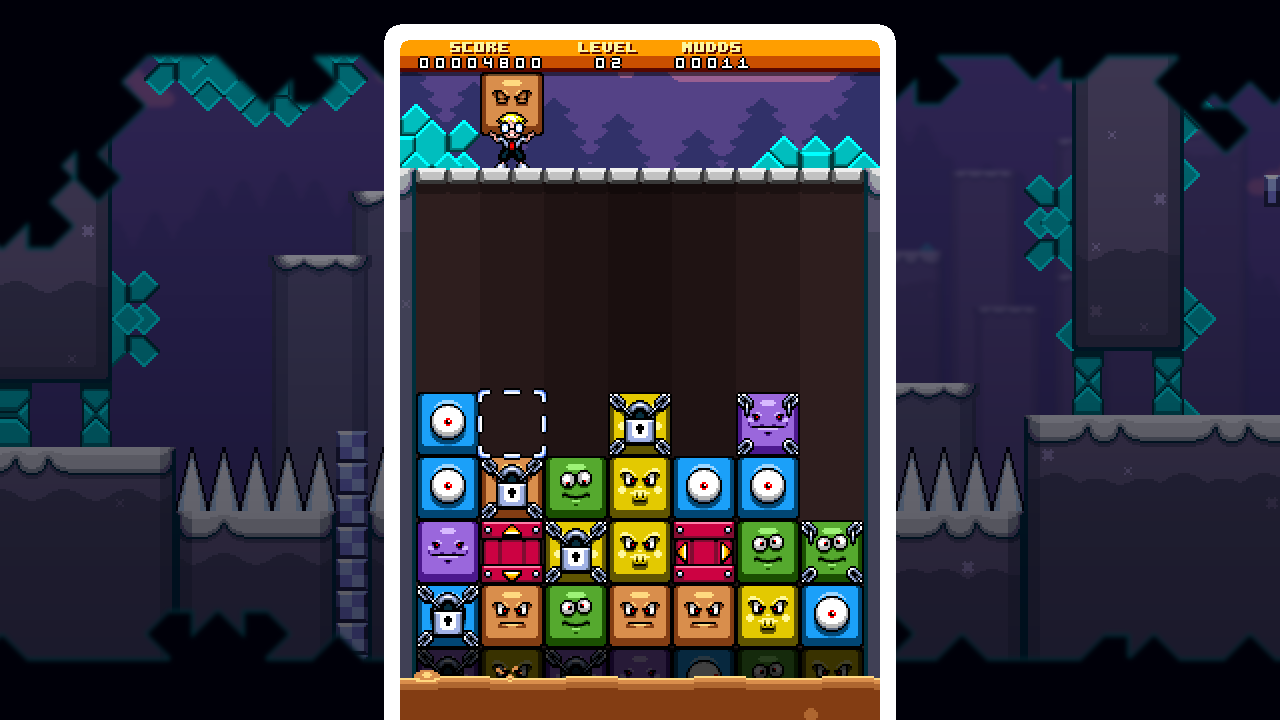Click the wooden floor at the board's bottom

pyautogui.click(x=640, y=700)
